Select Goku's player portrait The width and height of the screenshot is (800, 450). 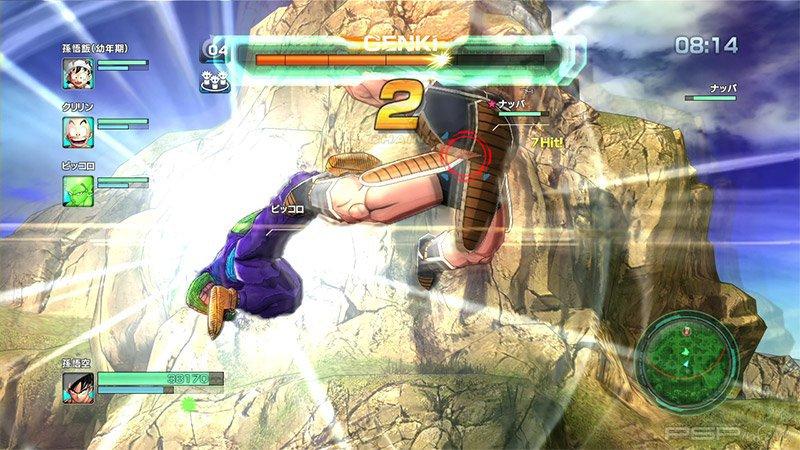coord(79,388)
